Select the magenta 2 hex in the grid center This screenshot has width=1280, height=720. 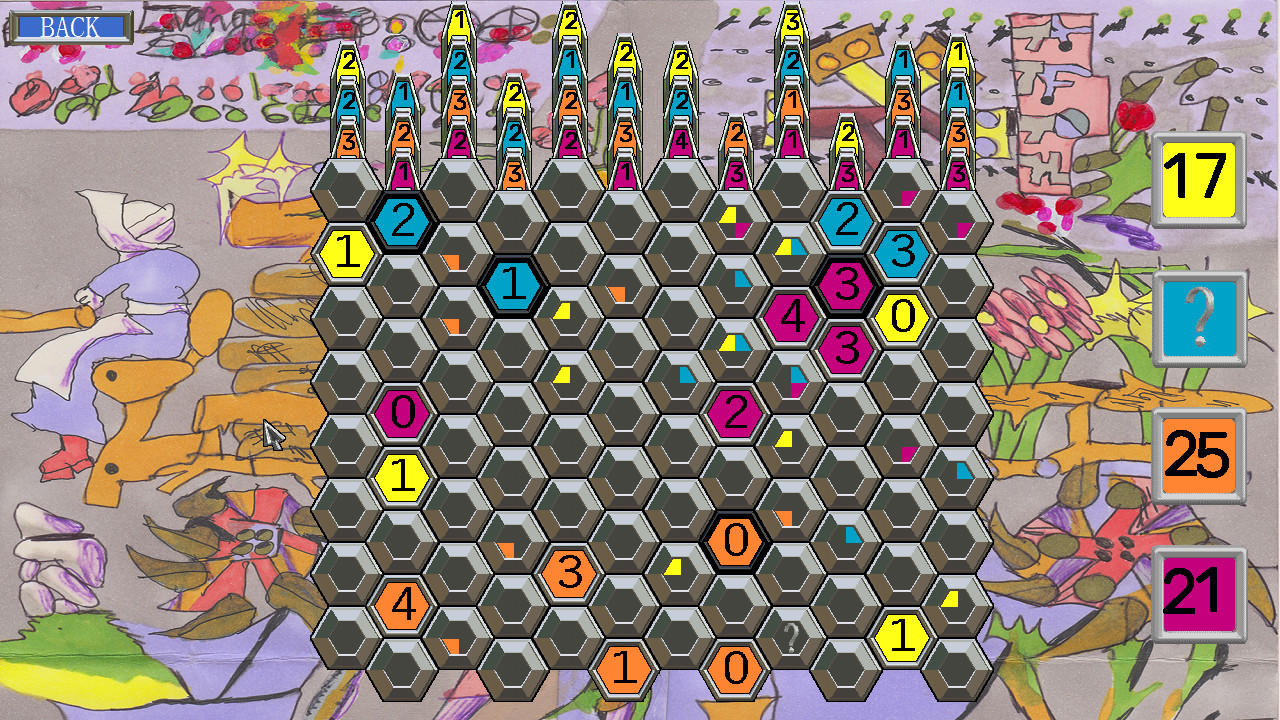point(735,412)
